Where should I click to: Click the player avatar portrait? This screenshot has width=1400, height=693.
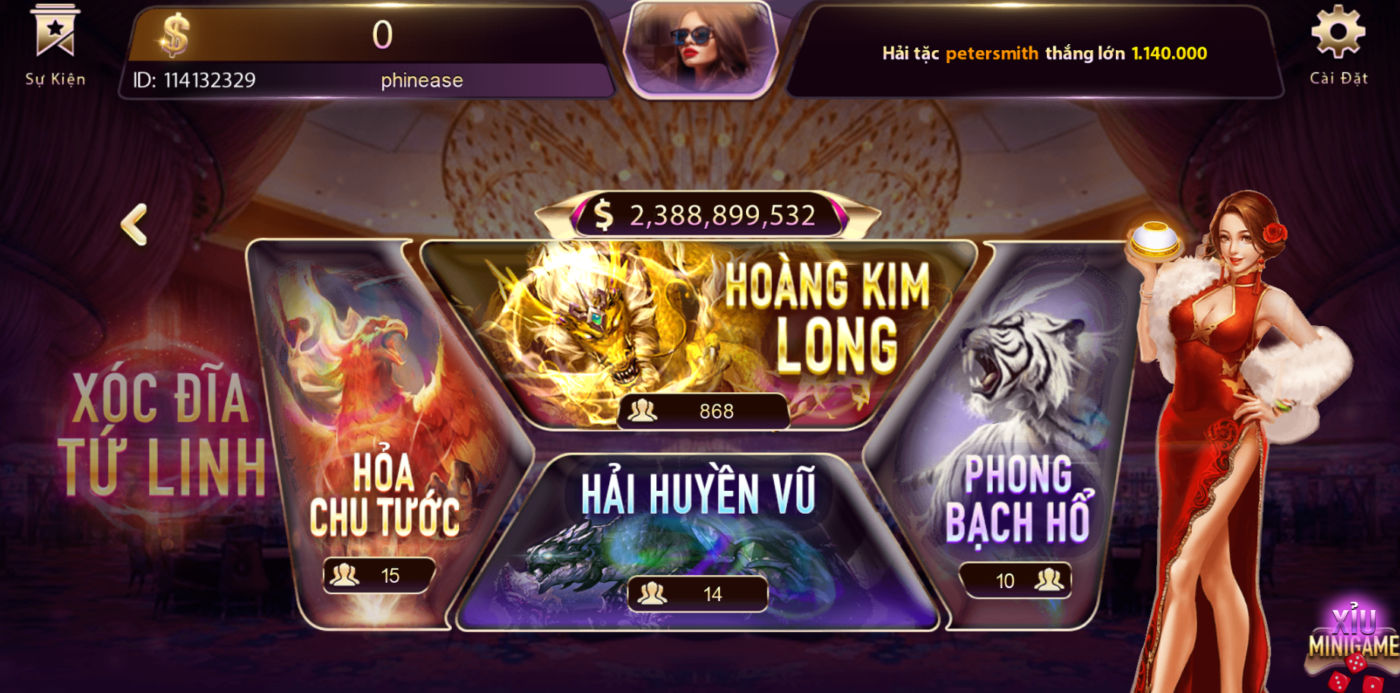[x=699, y=47]
